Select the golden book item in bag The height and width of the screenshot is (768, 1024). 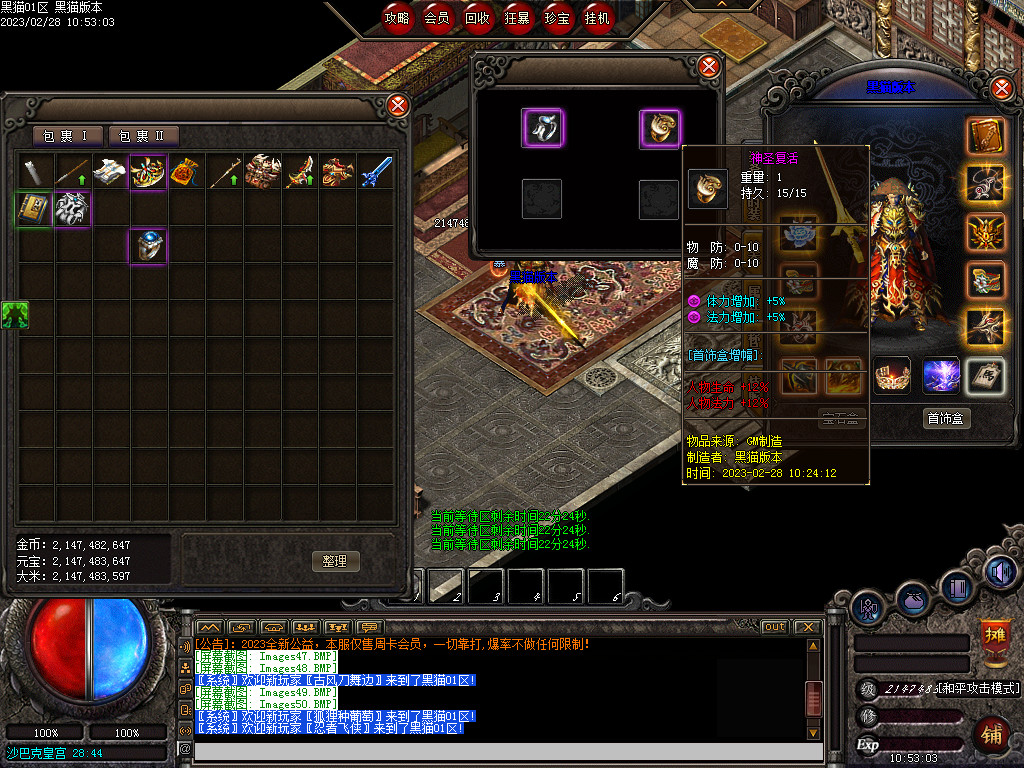coord(34,209)
